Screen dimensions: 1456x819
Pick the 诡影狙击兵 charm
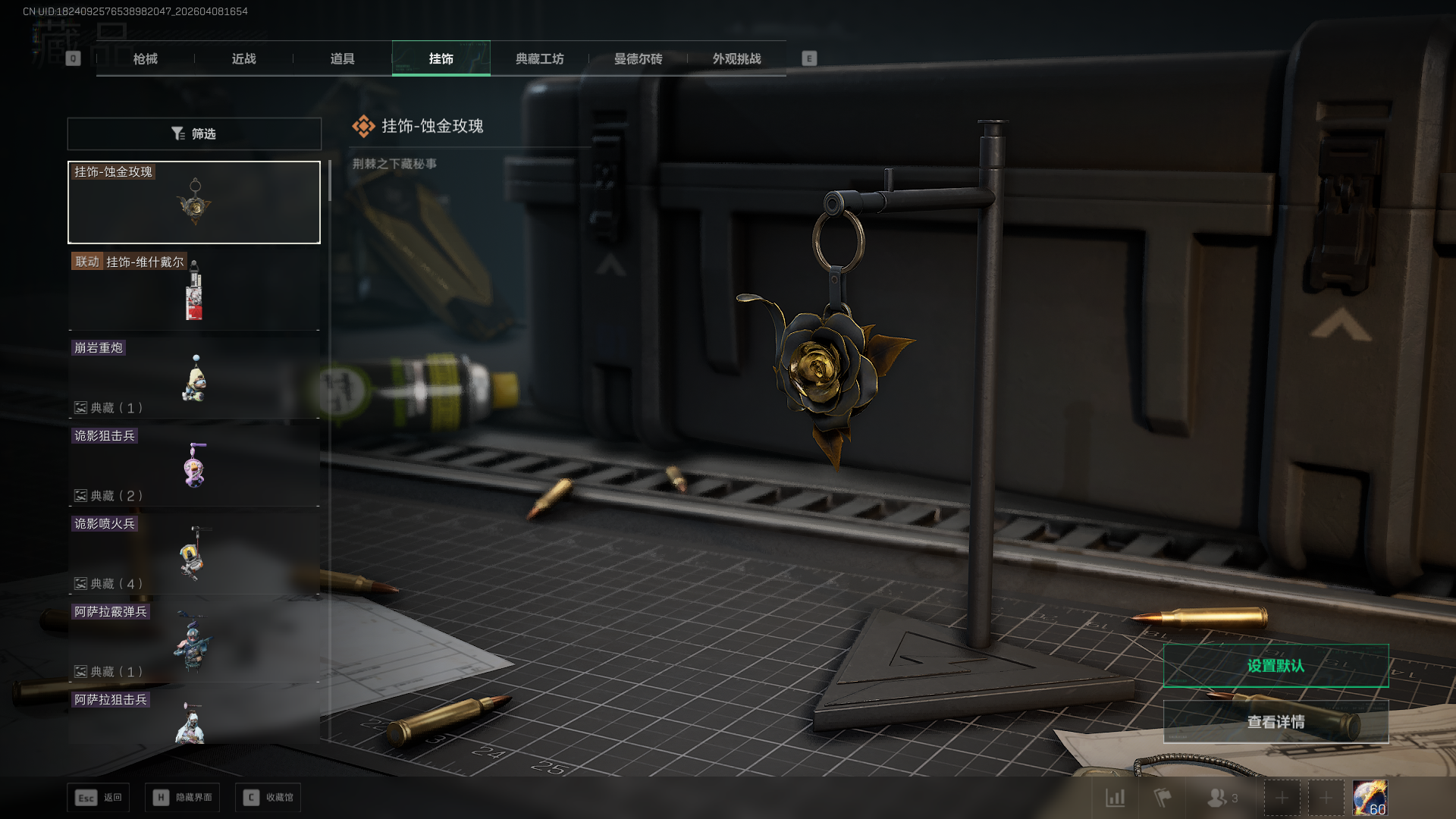[x=194, y=466]
